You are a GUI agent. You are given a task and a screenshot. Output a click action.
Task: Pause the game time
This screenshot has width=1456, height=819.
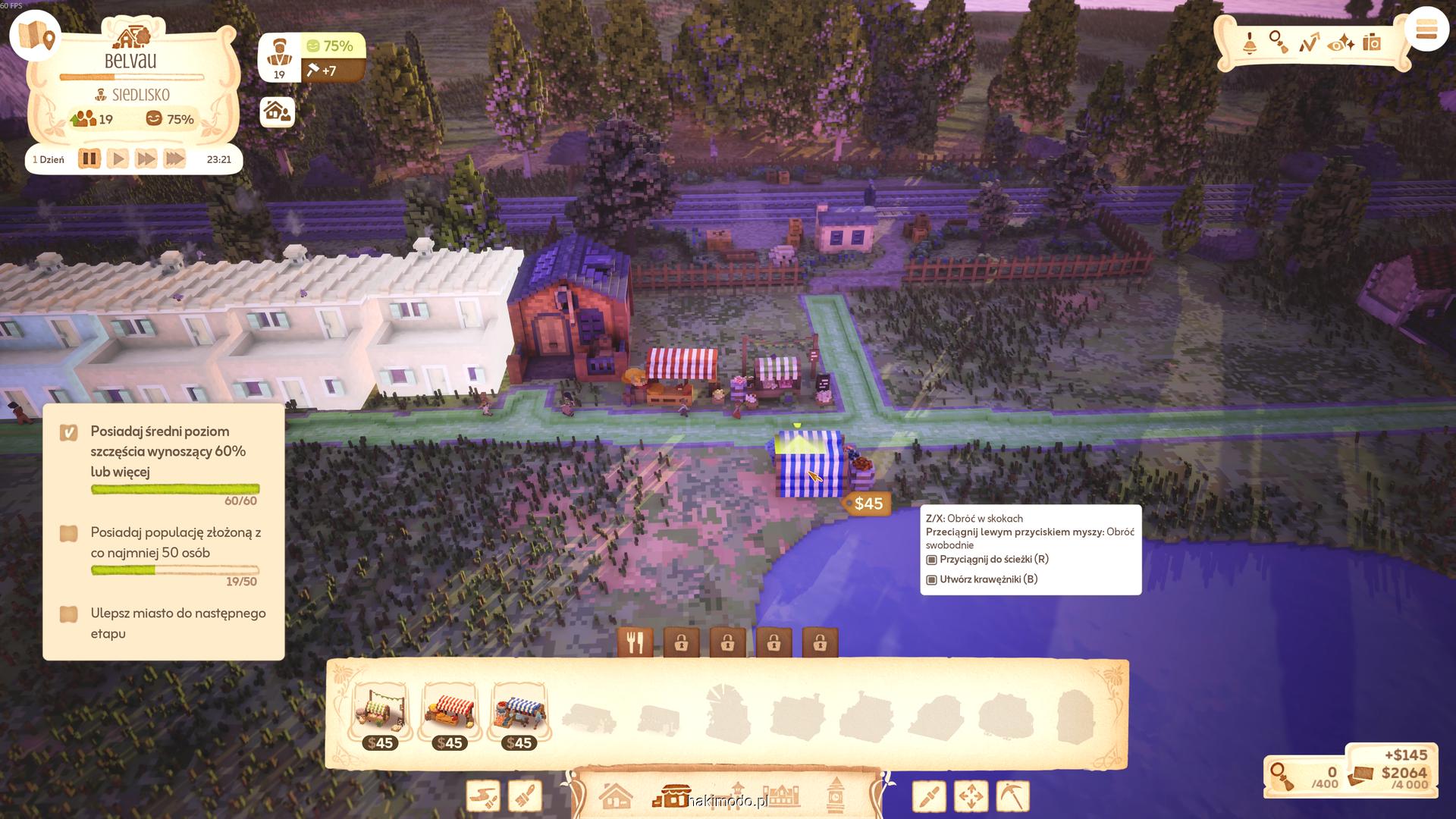[89, 159]
